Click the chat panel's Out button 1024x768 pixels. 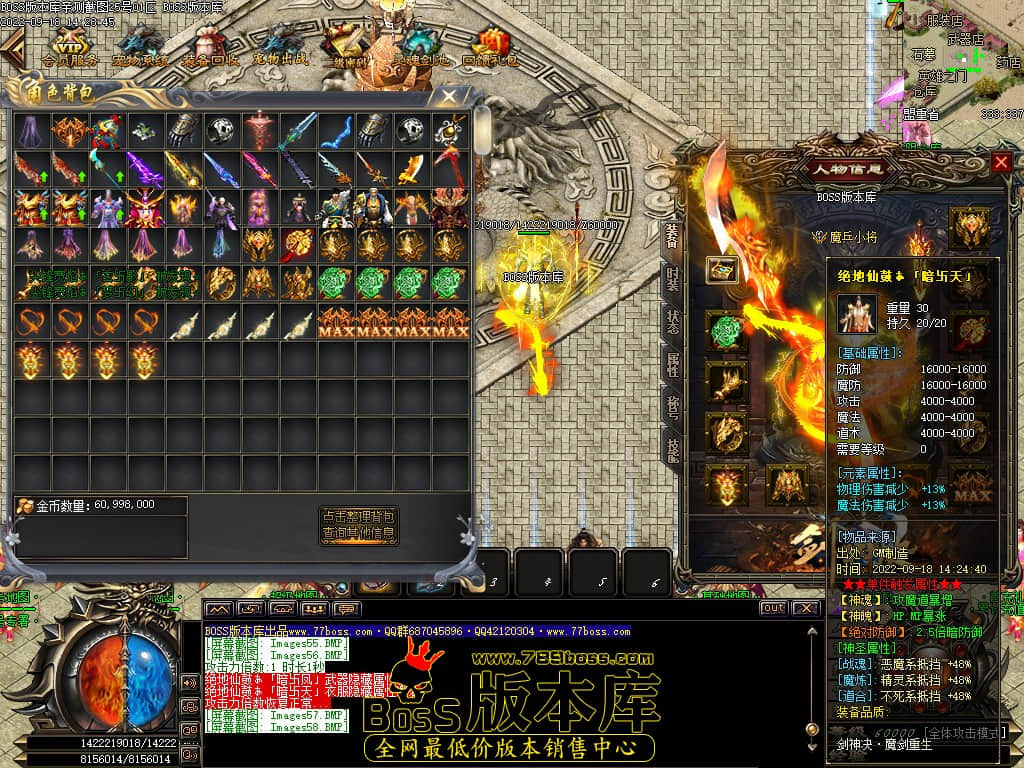pyautogui.click(x=772, y=608)
